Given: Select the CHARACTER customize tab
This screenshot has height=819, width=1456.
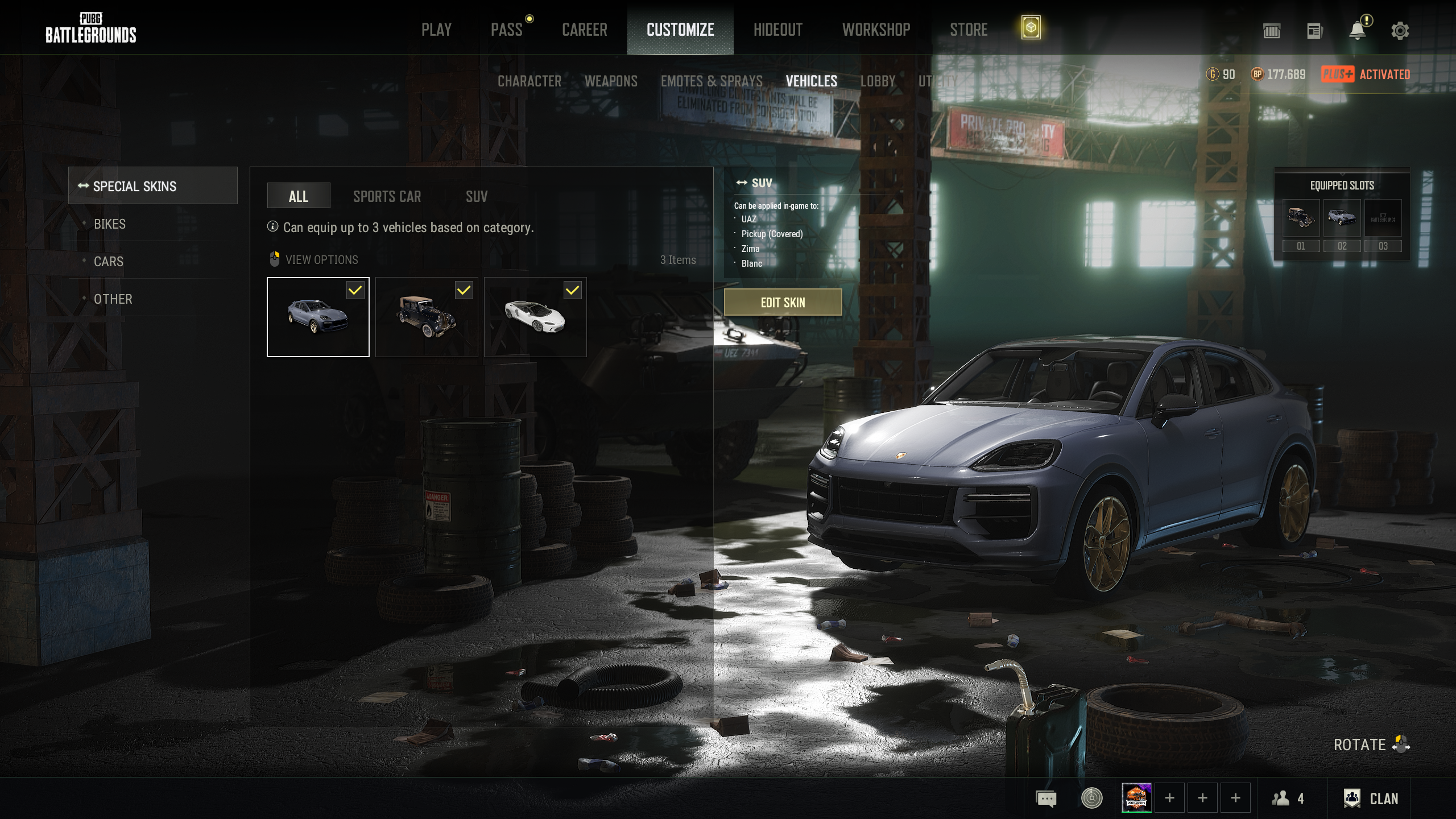Looking at the screenshot, I should coord(529,81).
